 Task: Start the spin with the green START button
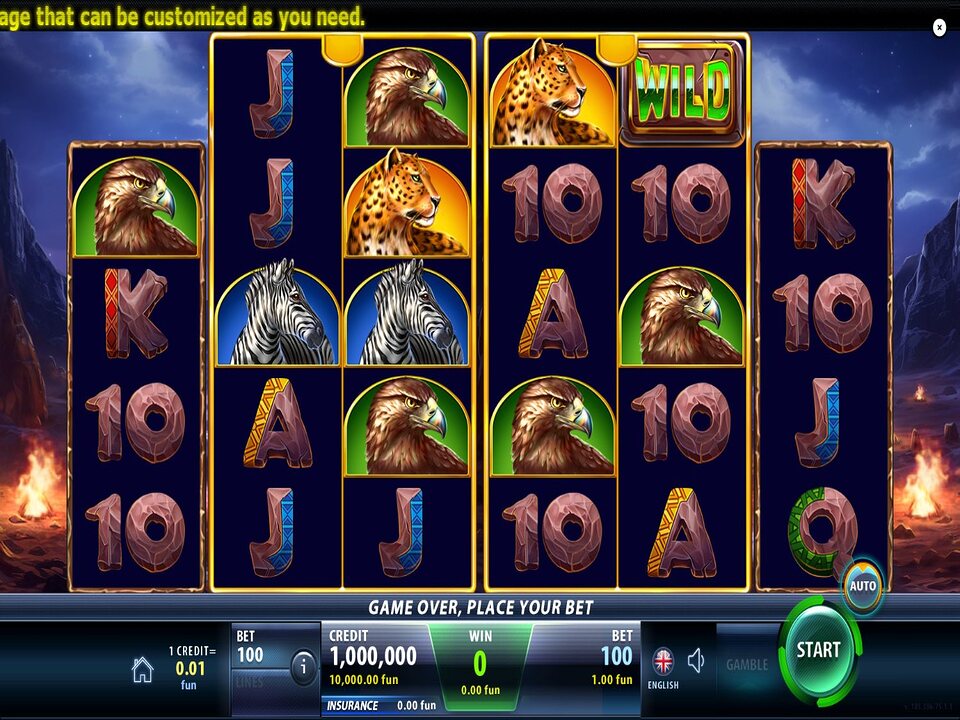[x=818, y=650]
